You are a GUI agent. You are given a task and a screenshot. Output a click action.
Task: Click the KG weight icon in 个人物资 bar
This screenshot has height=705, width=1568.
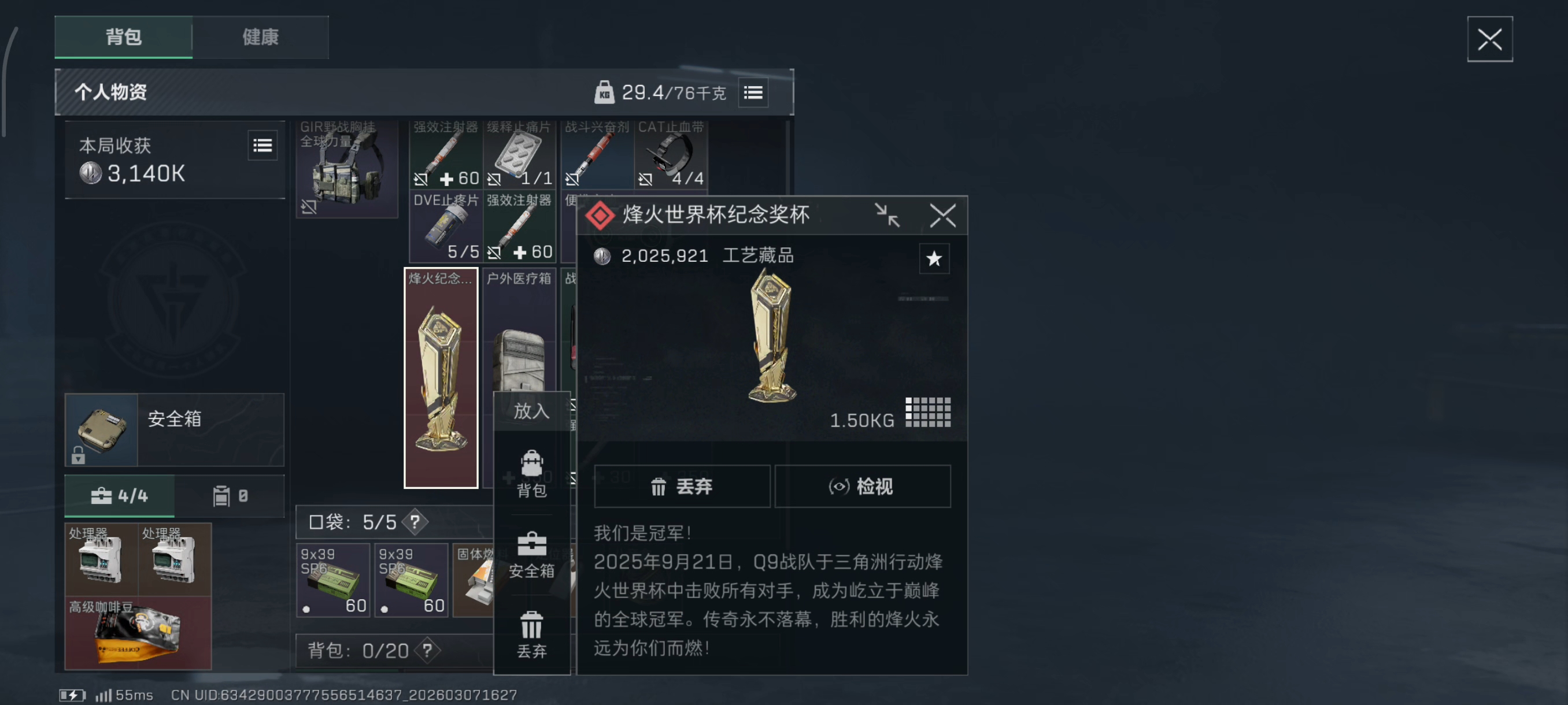(x=604, y=92)
